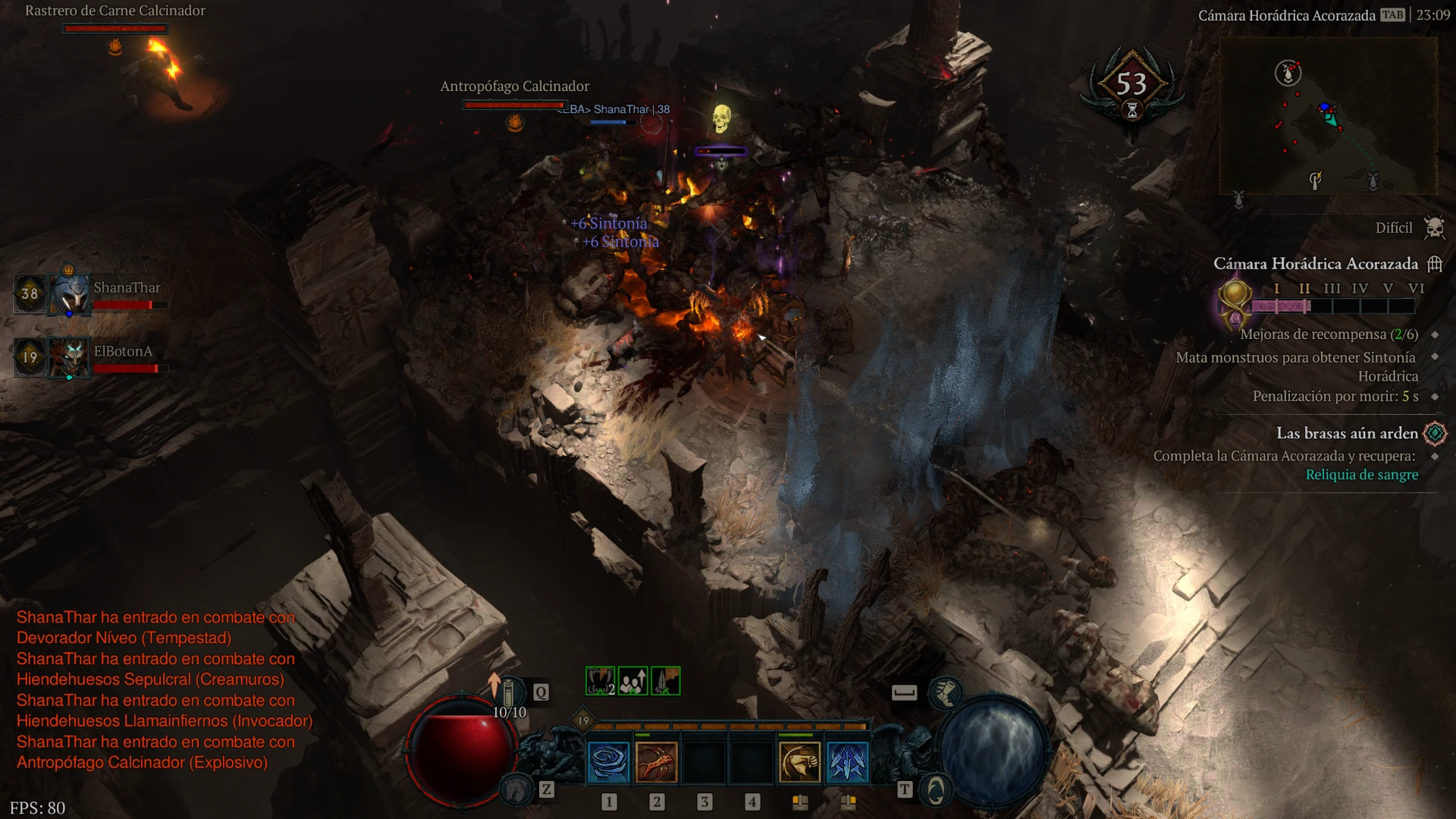Select ElBotonA's party portrait
Image resolution: width=1456 pixels, height=819 pixels.
(x=70, y=356)
